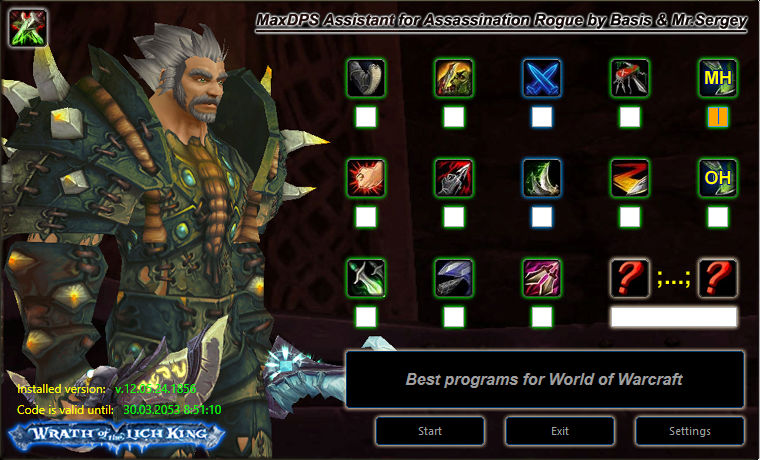This screenshot has height=460, width=760.
Task: Choose the green orc face ability icon
Action: pos(454,78)
